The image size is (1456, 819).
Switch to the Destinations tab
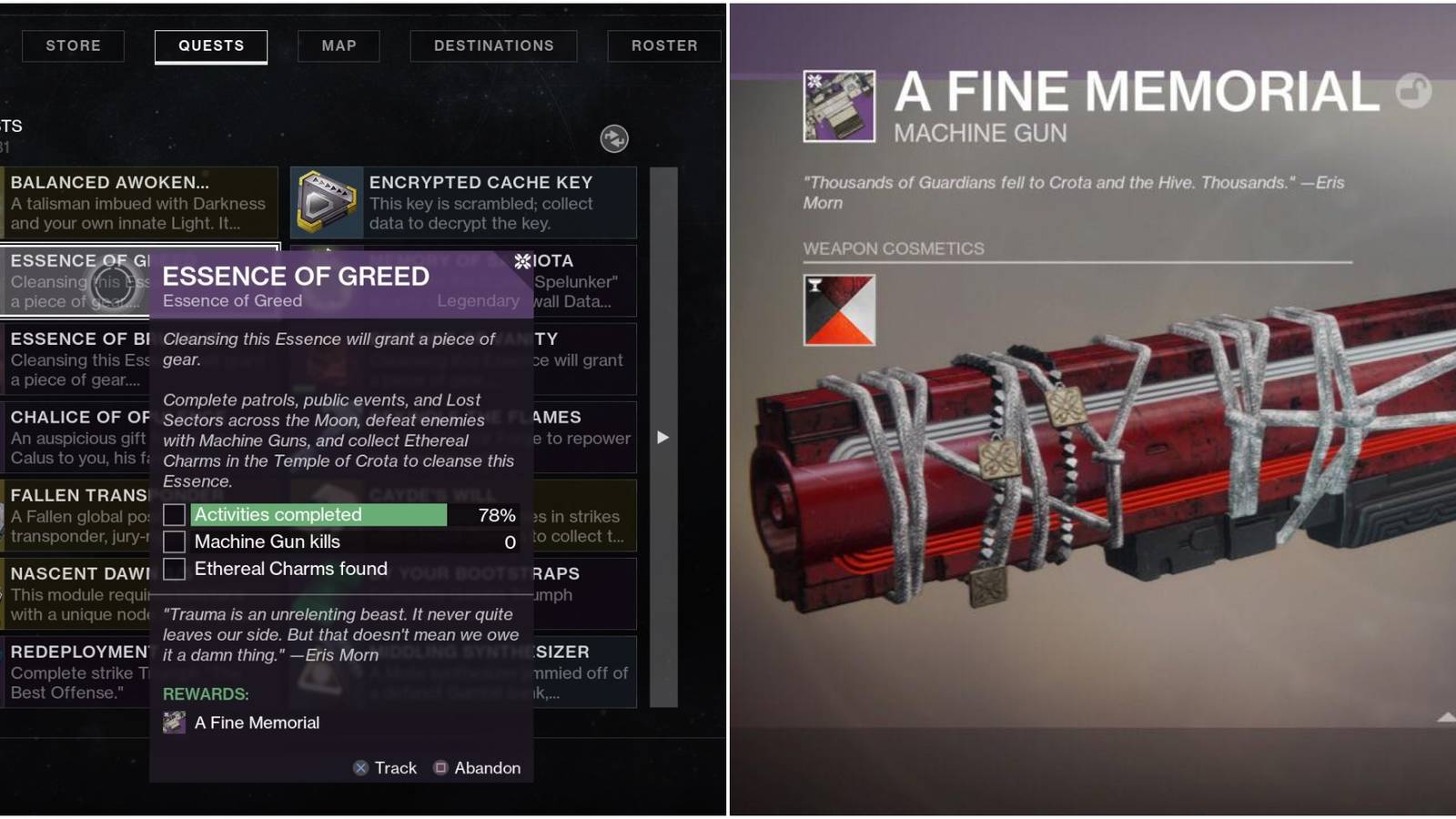pyautogui.click(x=492, y=45)
